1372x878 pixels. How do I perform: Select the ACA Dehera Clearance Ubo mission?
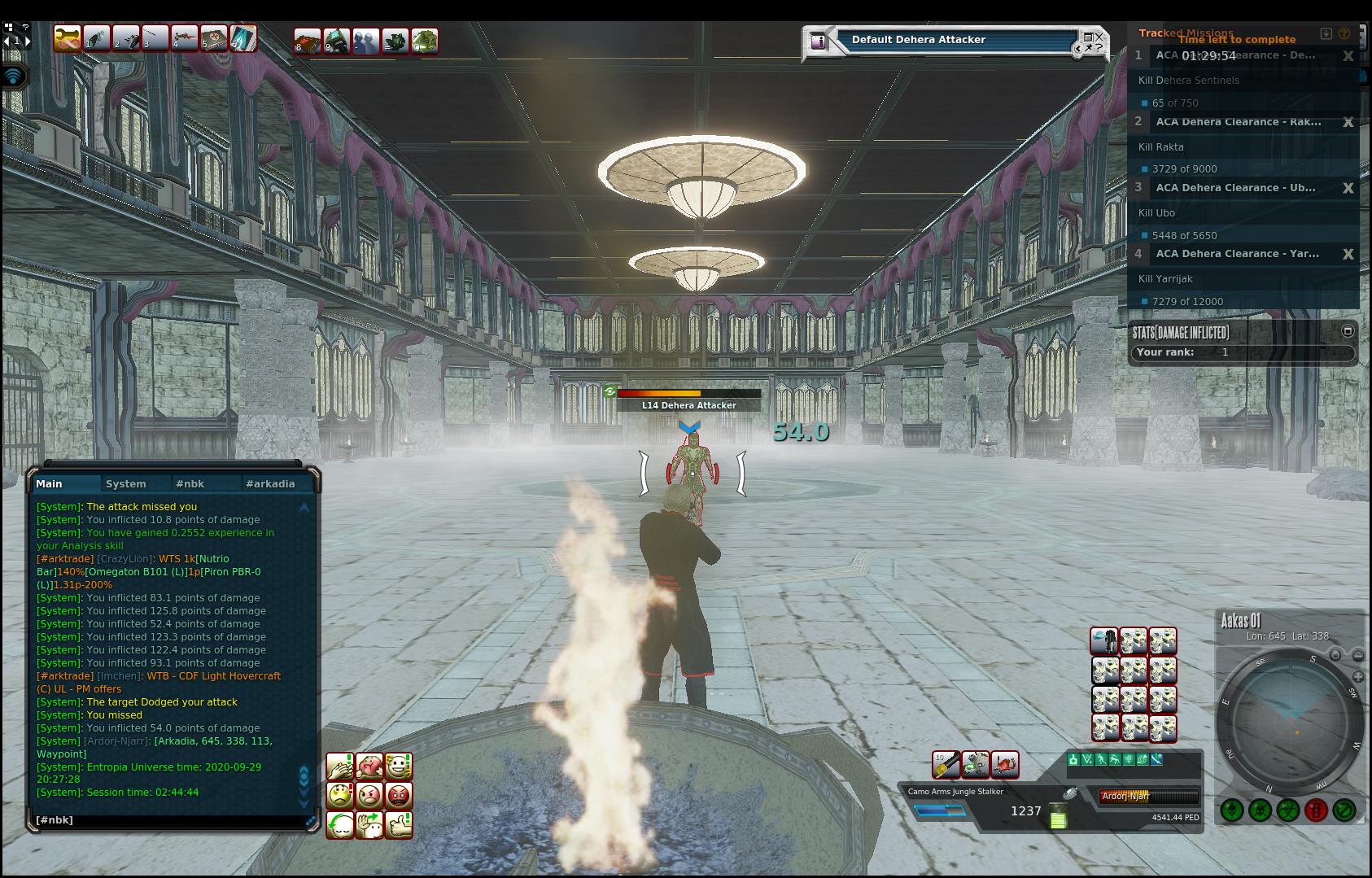tap(1235, 188)
